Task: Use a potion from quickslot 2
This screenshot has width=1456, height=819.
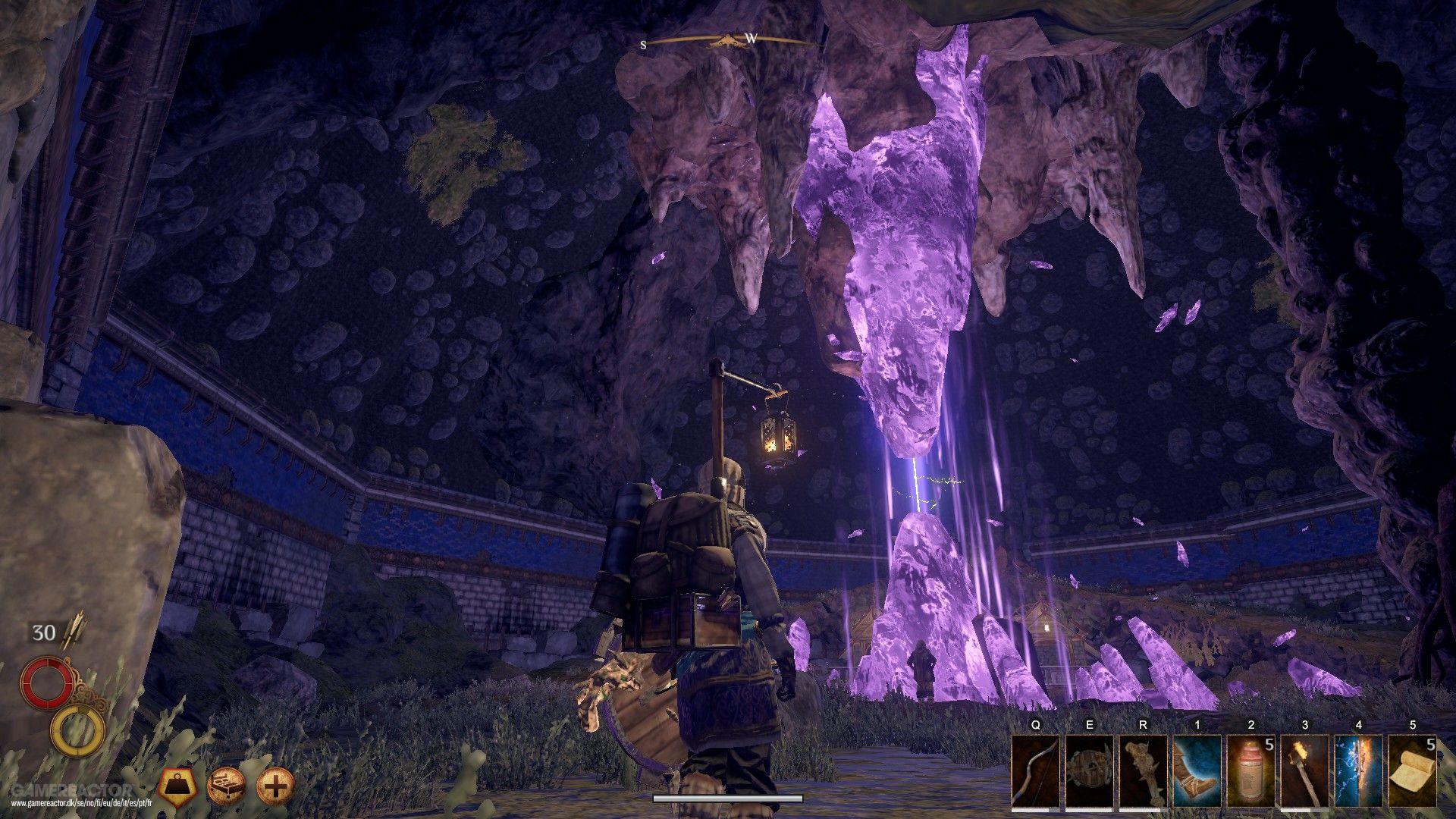Action: pyautogui.click(x=1250, y=768)
